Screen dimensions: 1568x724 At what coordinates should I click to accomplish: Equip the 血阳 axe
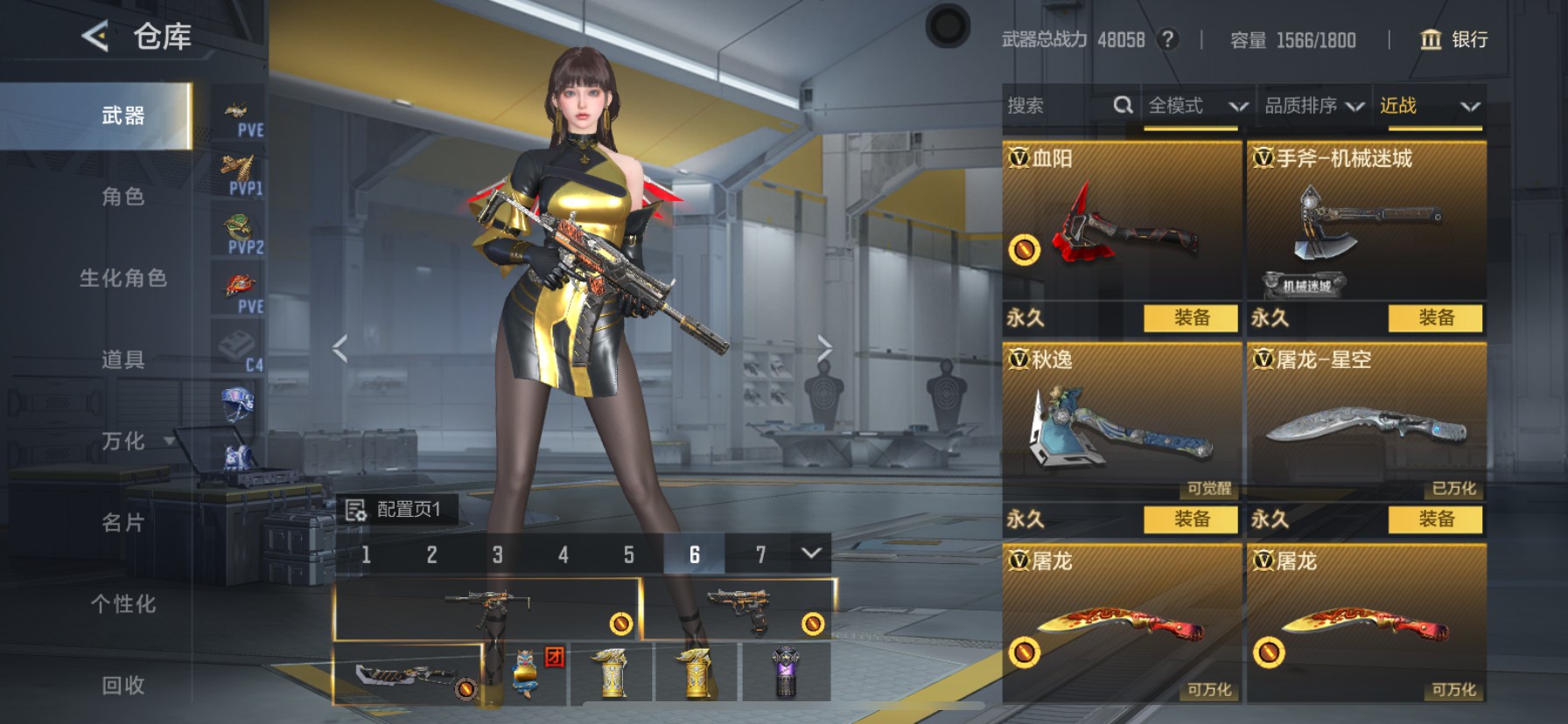click(x=1191, y=318)
